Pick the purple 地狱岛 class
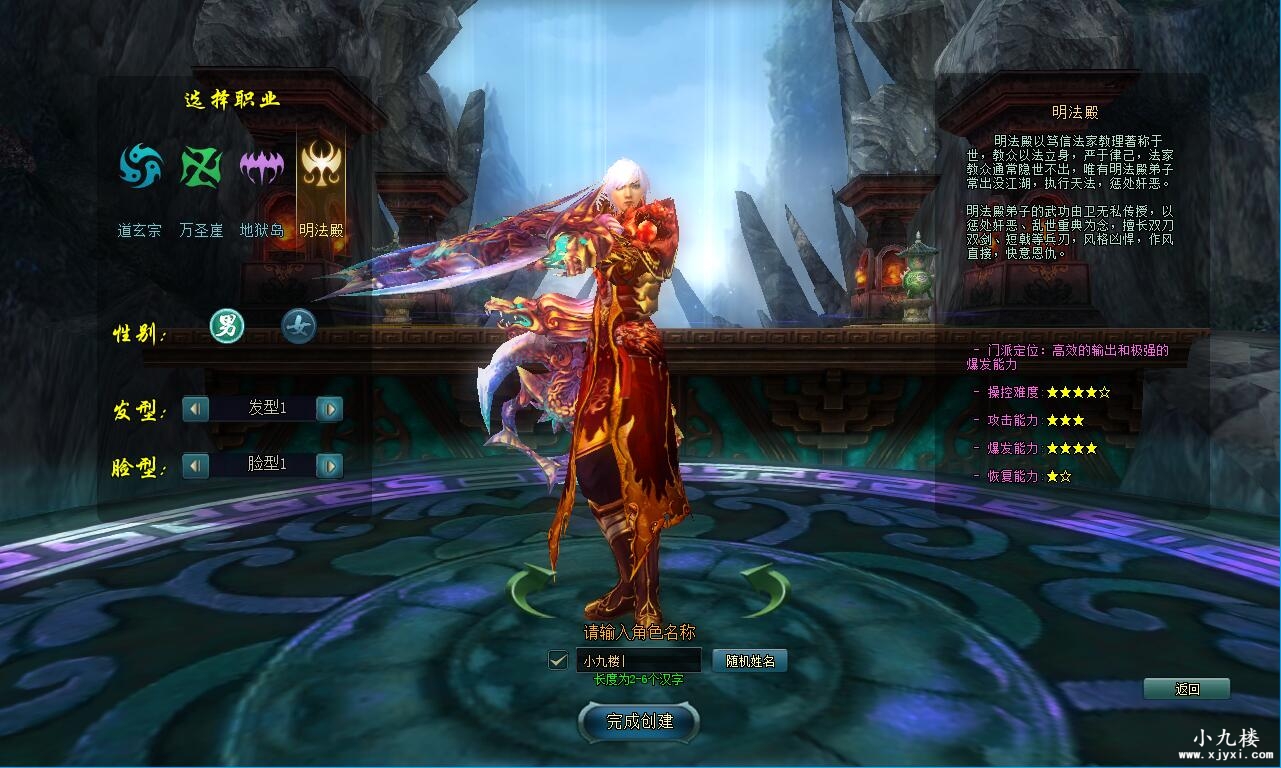Image resolution: width=1281 pixels, height=768 pixels. [261, 166]
